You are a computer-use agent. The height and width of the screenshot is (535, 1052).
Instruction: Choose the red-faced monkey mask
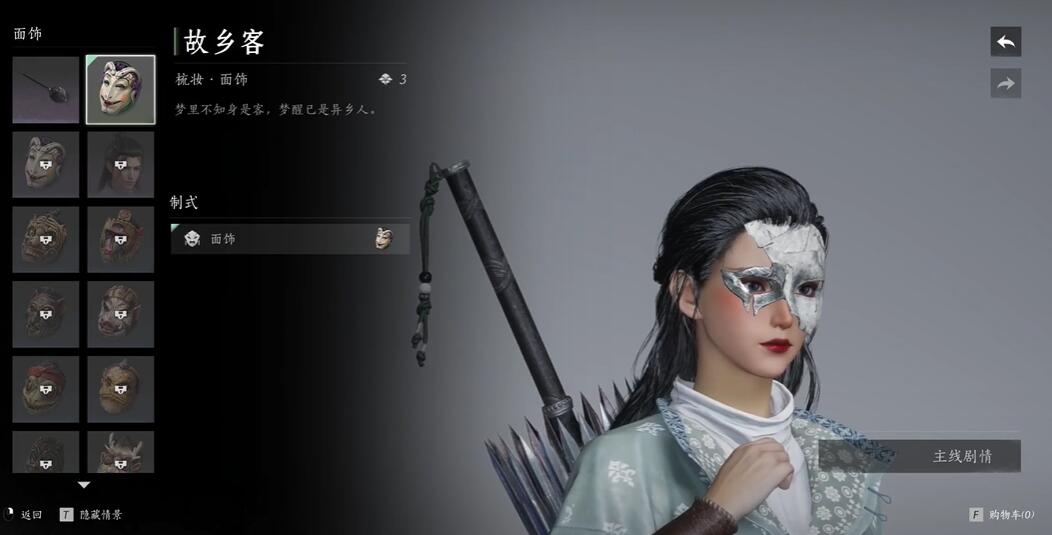point(120,239)
